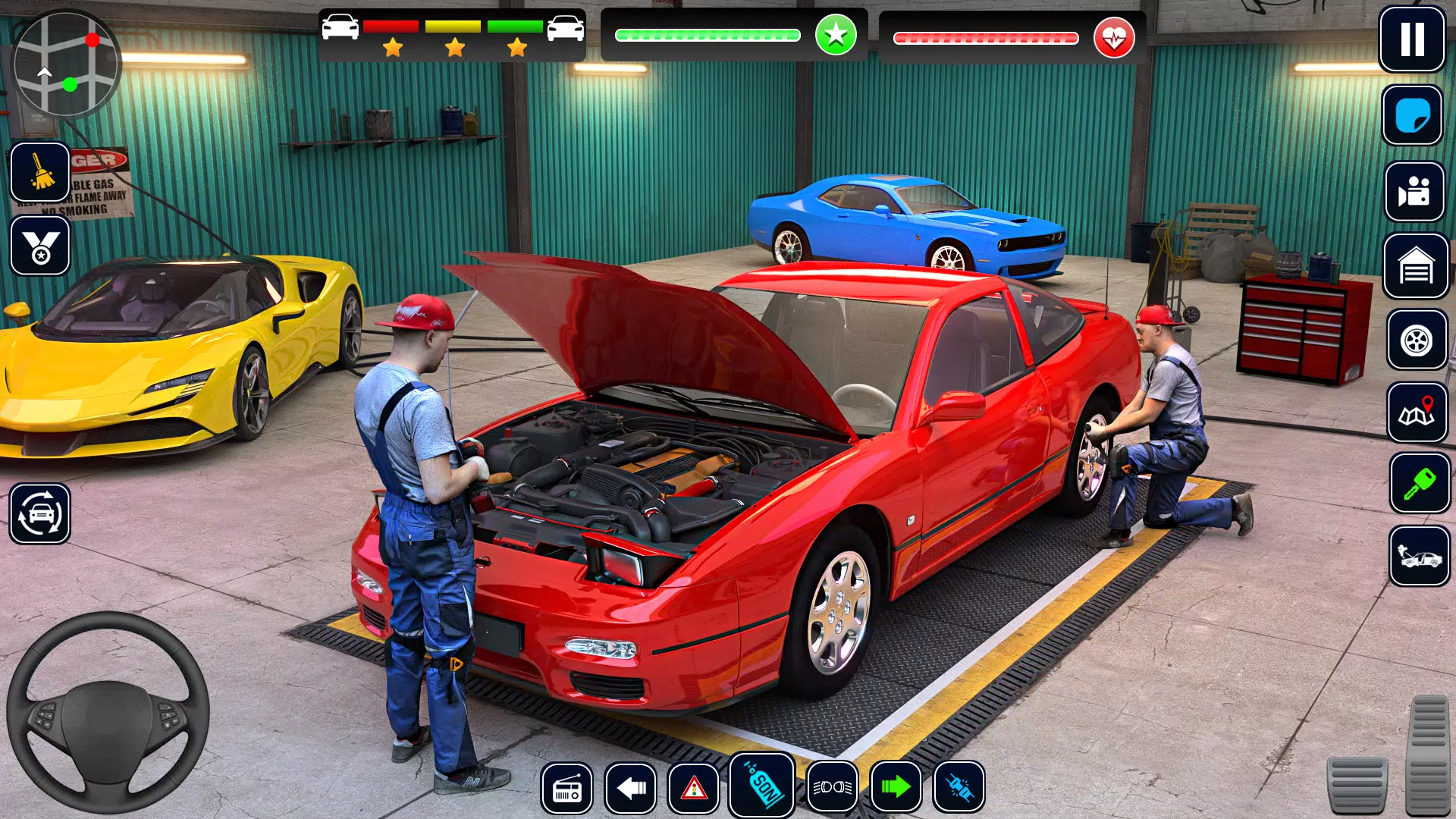The width and height of the screenshot is (1456, 819).
Task: Turn on the radio
Action: (x=566, y=788)
